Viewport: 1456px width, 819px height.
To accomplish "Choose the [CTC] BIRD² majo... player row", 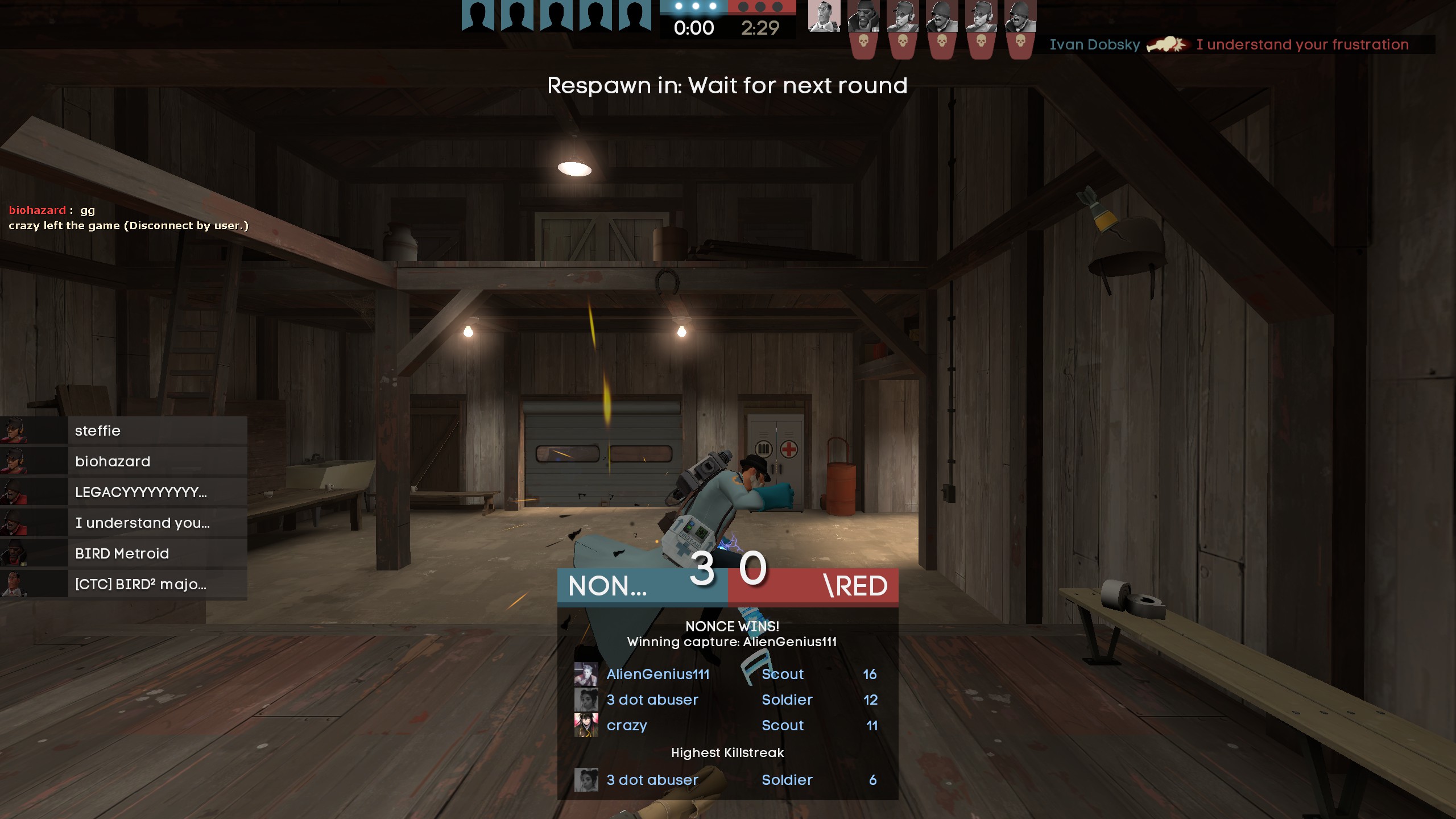I will coord(123,584).
